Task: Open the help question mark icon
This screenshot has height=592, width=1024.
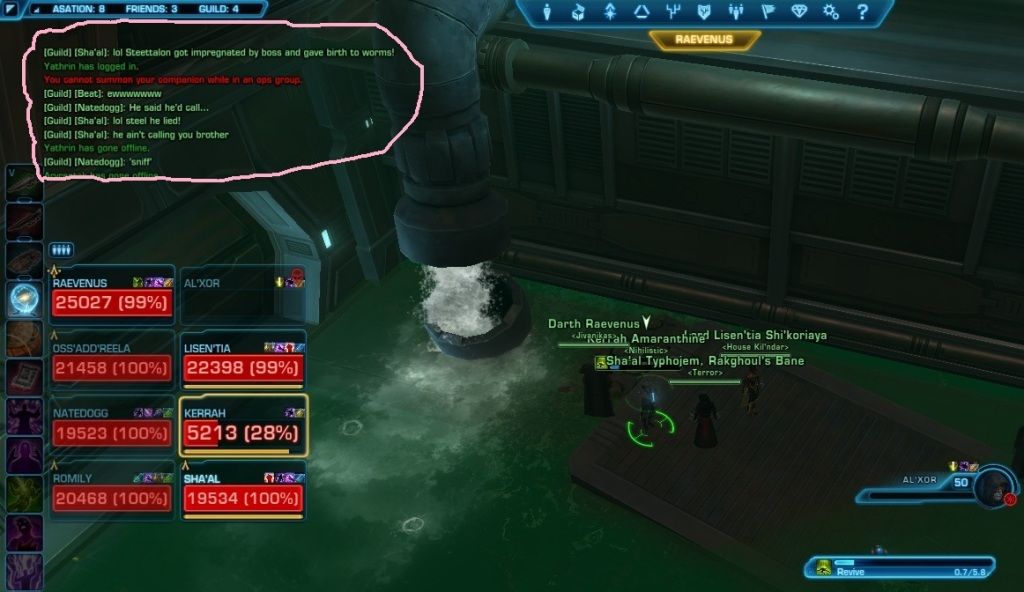Action: [x=862, y=13]
